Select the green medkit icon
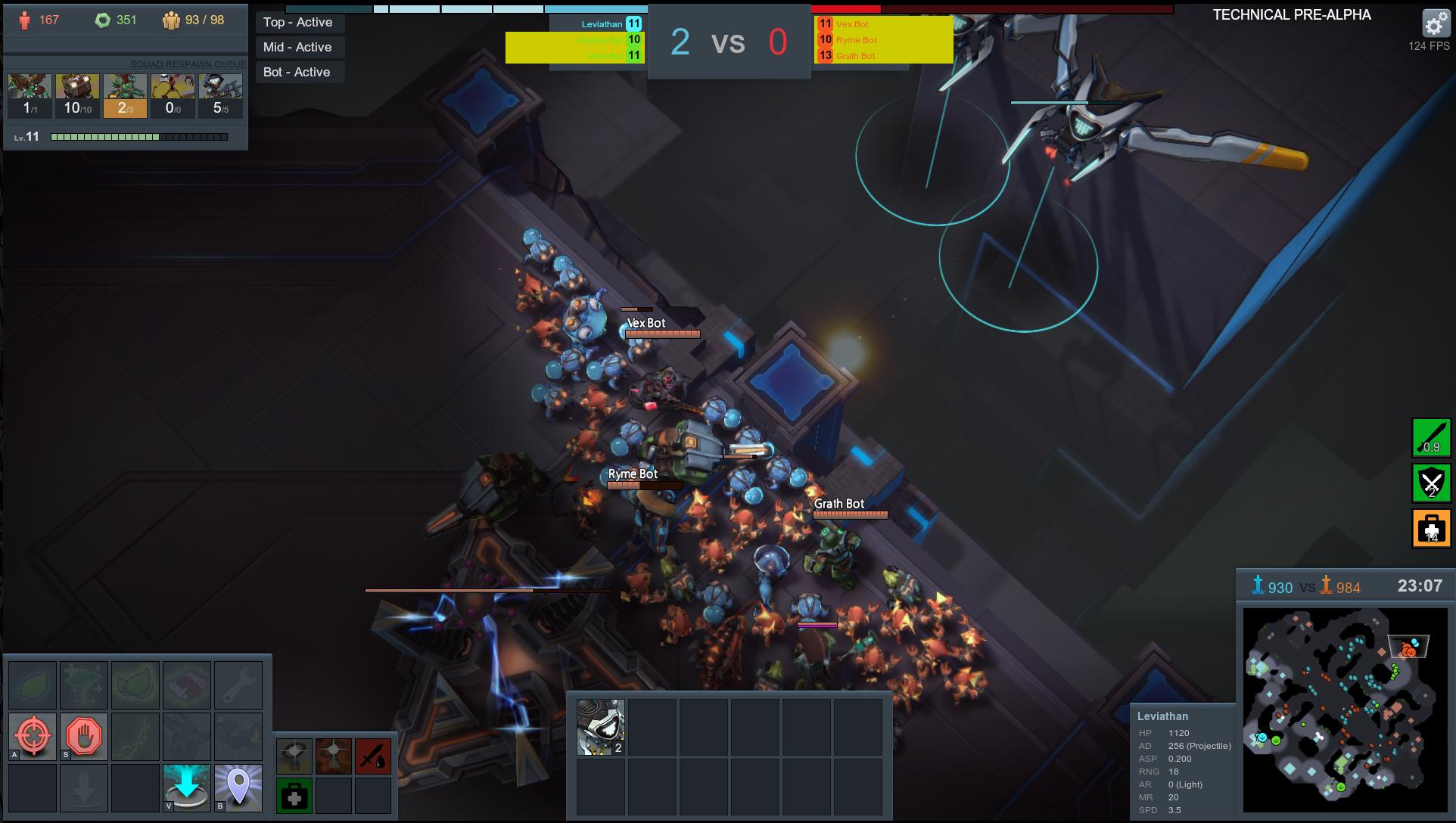 pyautogui.click(x=294, y=796)
